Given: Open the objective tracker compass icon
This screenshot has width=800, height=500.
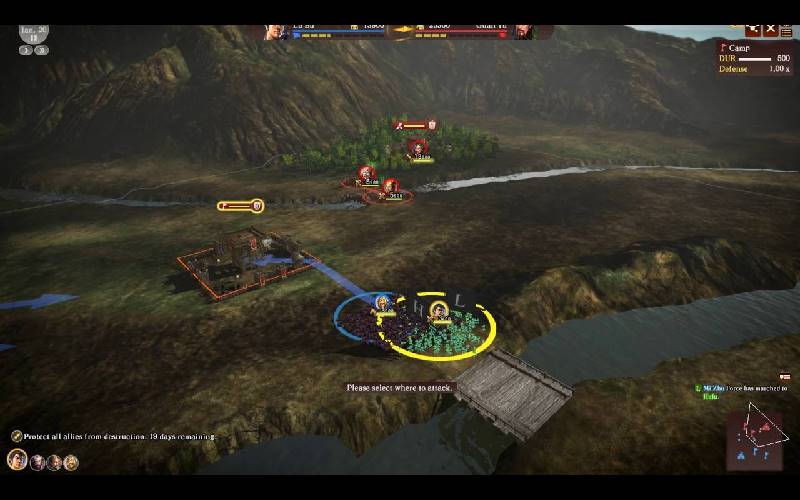Looking at the screenshot, I should pos(17,436).
